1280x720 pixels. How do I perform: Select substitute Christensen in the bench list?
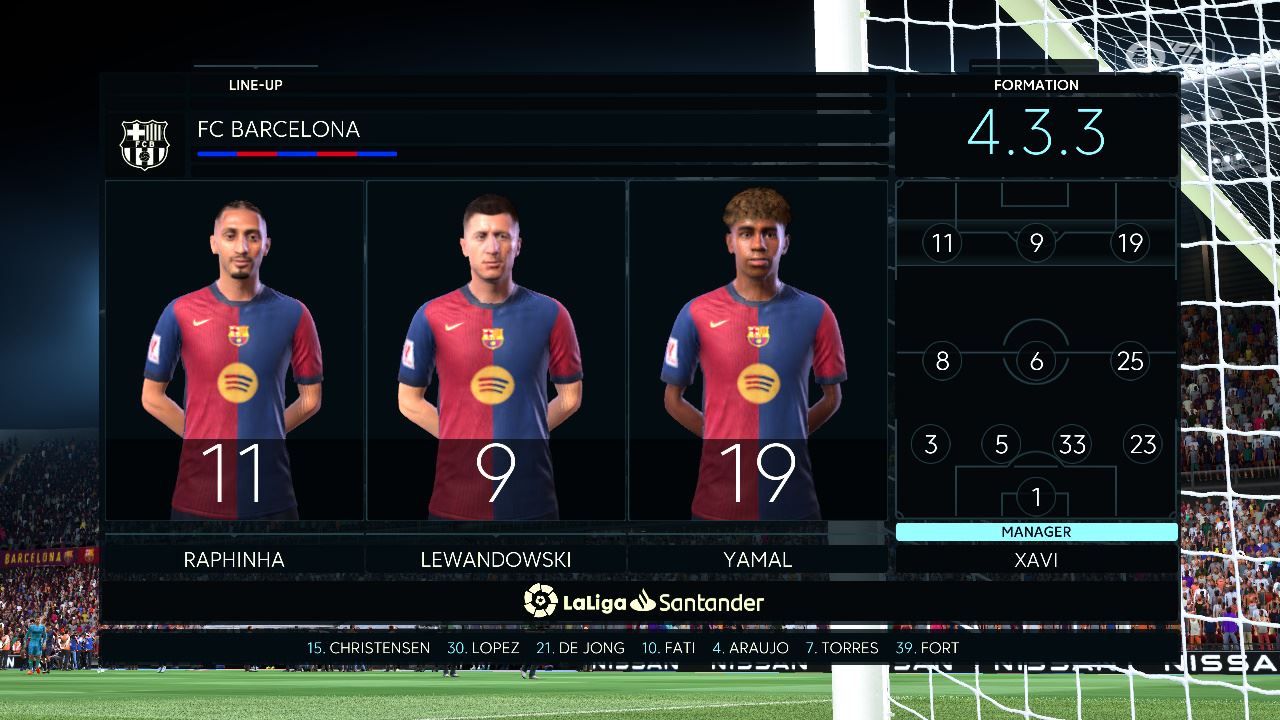coord(368,648)
